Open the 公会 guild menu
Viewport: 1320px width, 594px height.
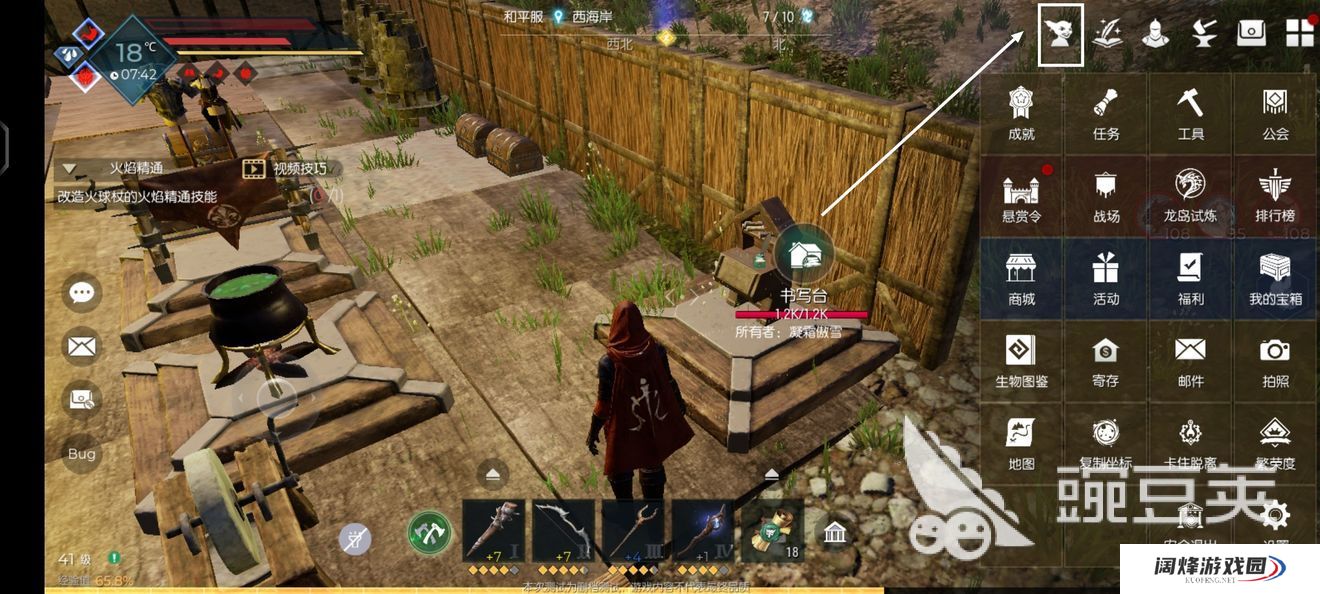[1275, 113]
